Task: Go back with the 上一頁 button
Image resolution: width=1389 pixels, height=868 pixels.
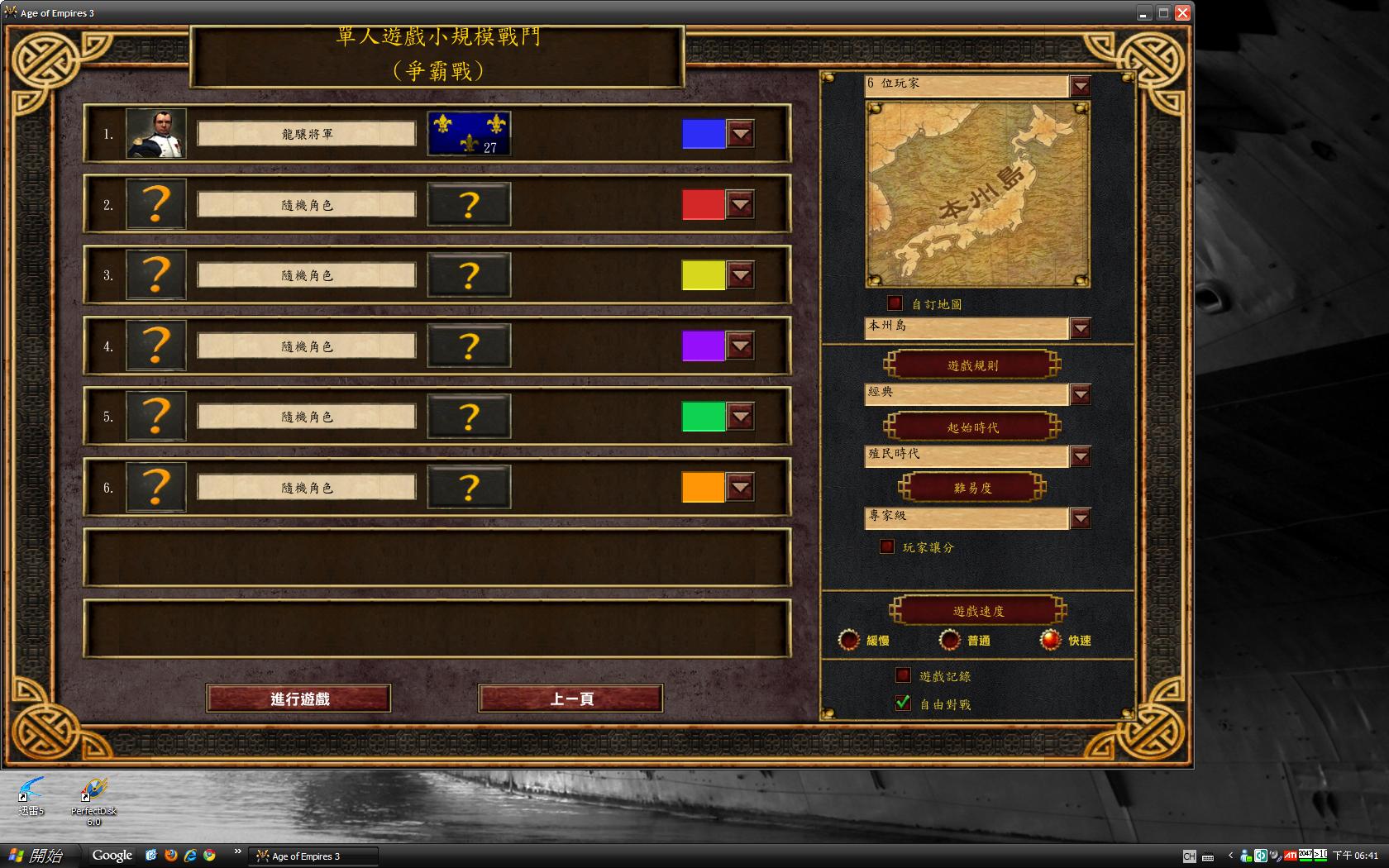Action: click(x=570, y=699)
